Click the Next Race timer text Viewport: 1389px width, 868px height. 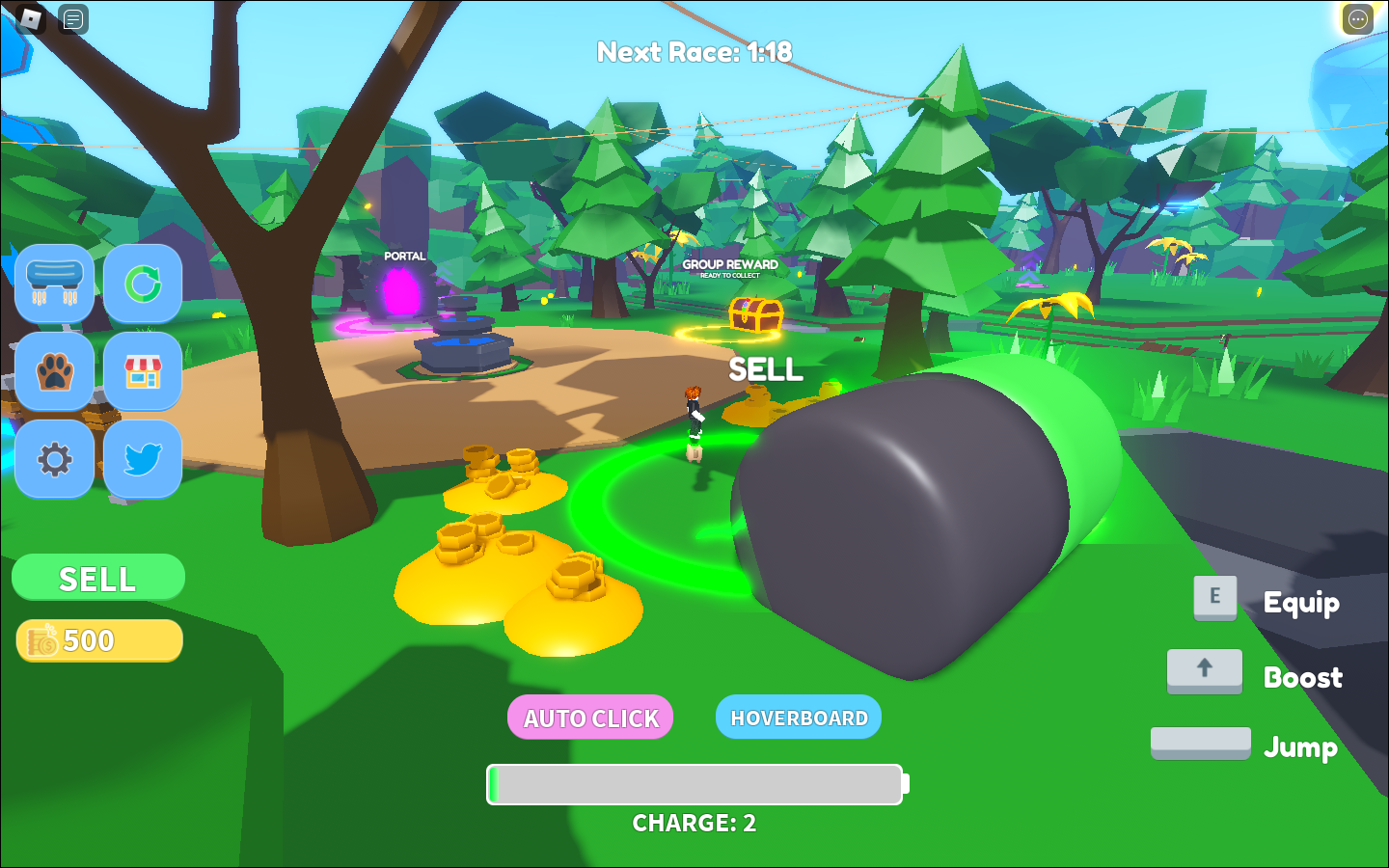click(693, 53)
